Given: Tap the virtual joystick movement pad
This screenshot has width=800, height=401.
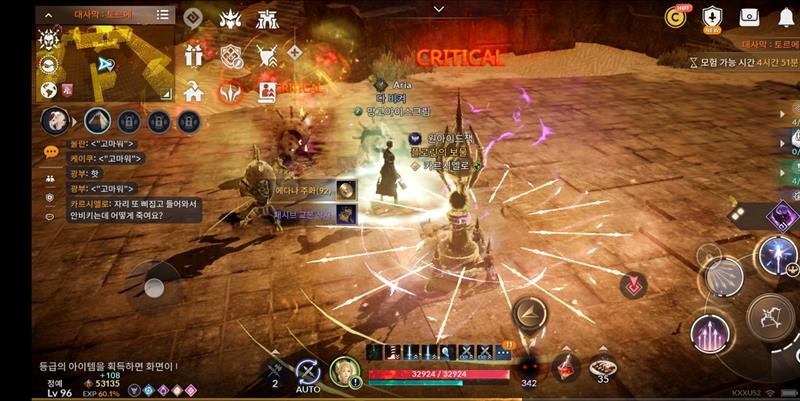Looking at the screenshot, I should 153,287.
